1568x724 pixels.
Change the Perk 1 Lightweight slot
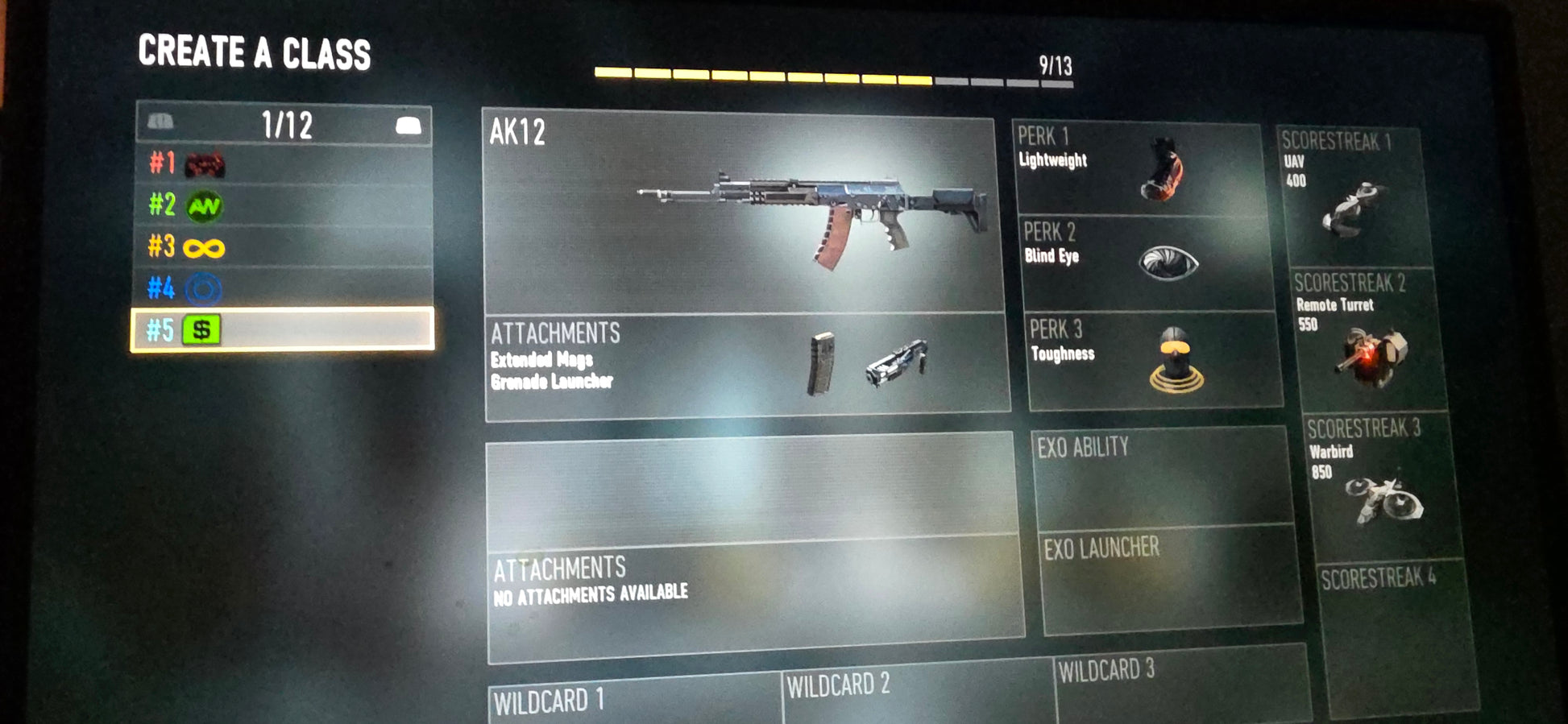[x=1136, y=168]
